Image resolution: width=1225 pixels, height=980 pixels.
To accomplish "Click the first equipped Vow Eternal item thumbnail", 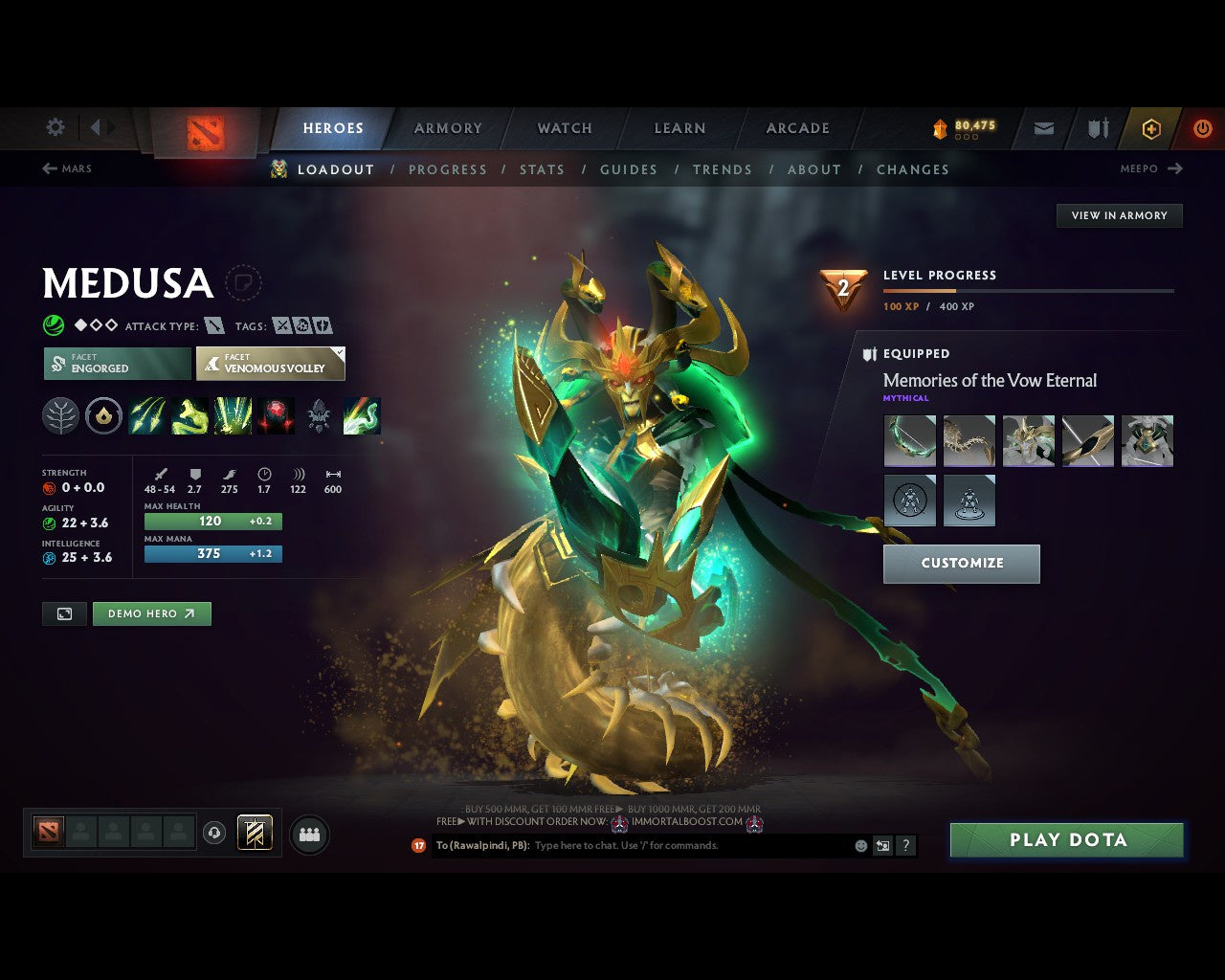I will tap(910, 440).
